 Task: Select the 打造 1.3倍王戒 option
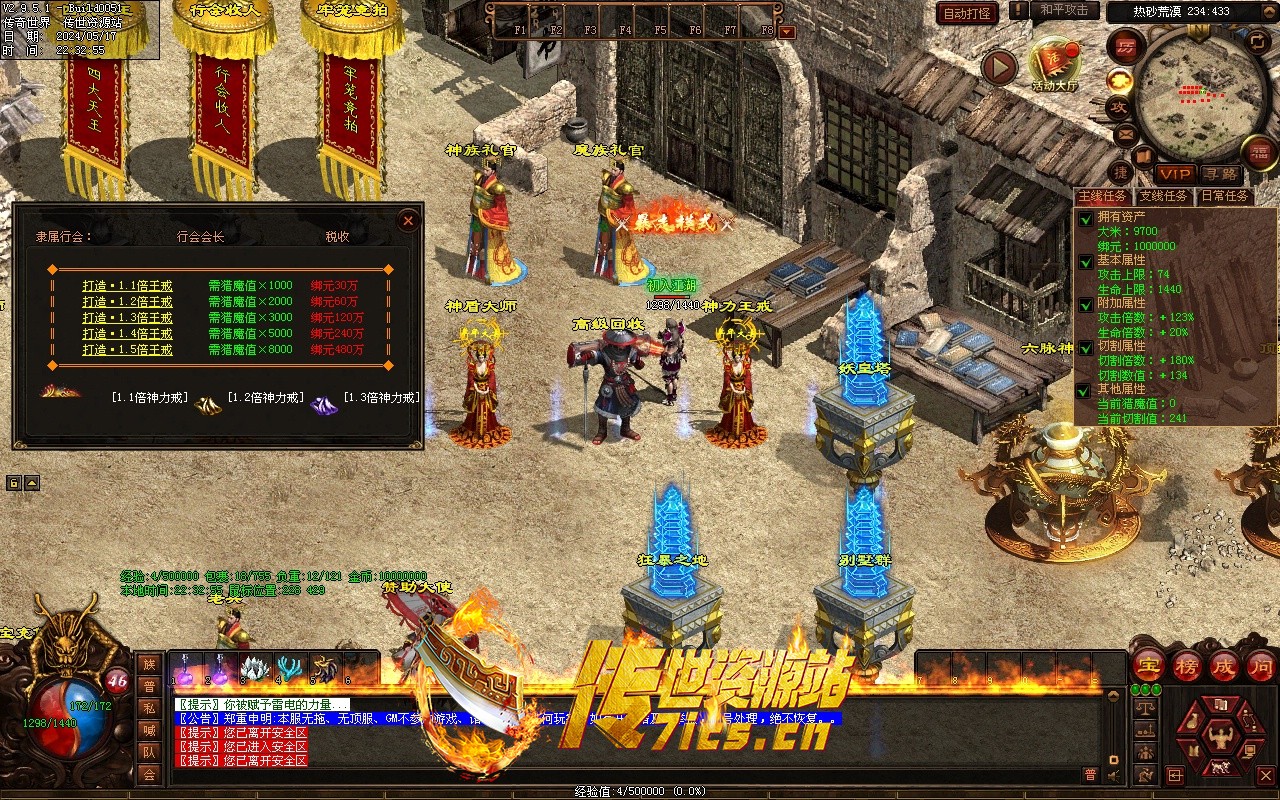(x=127, y=318)
